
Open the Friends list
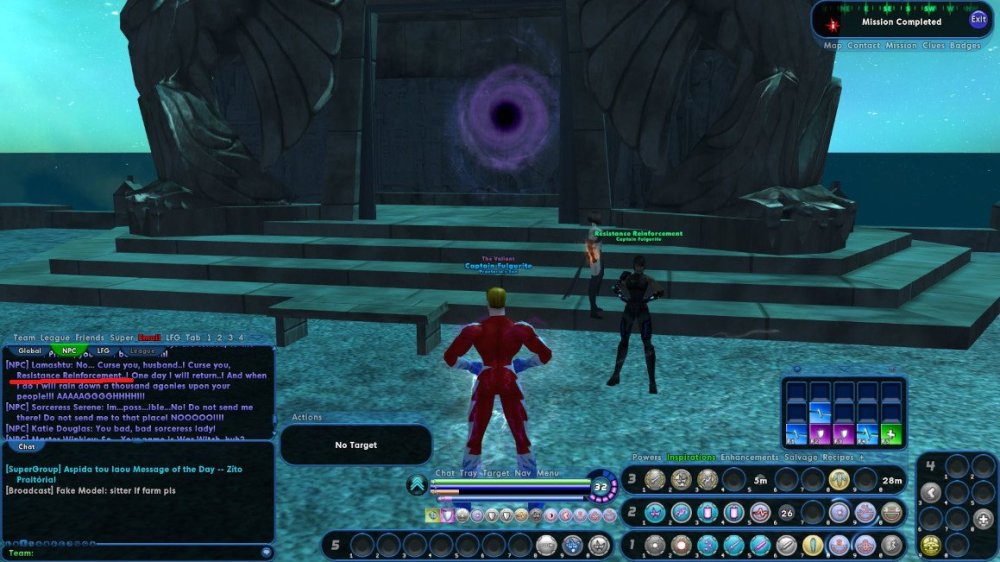[x=89, y=338]
